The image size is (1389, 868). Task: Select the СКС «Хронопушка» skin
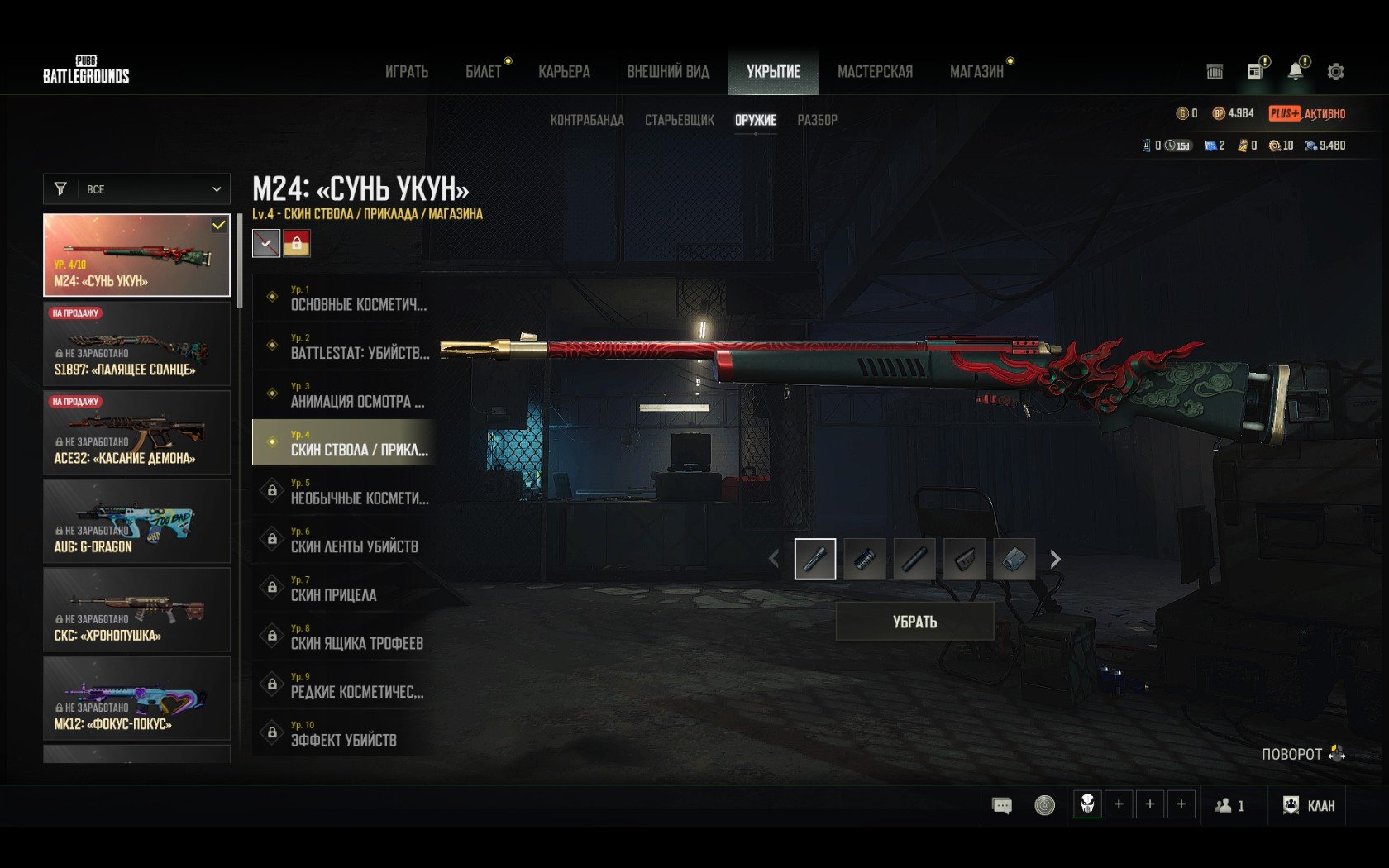136,610
